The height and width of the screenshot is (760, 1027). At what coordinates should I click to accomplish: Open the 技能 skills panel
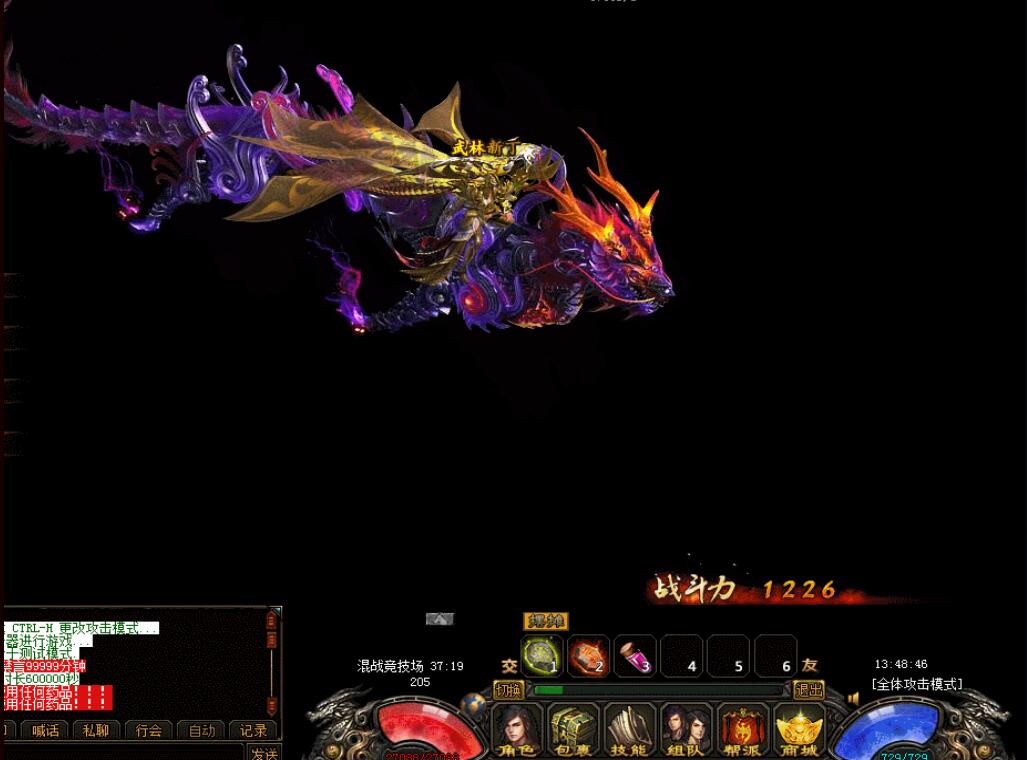[x=630, y=729]
